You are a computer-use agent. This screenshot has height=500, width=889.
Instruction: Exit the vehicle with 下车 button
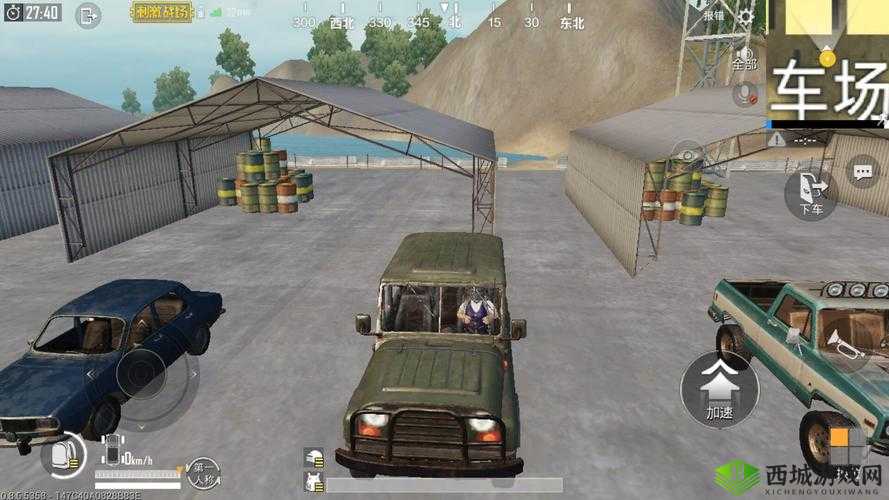(810, 191)
